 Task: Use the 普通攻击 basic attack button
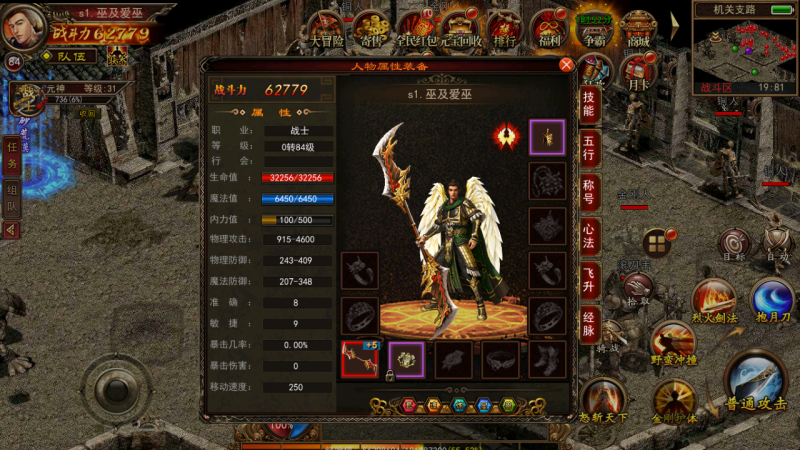coord(757,385)
